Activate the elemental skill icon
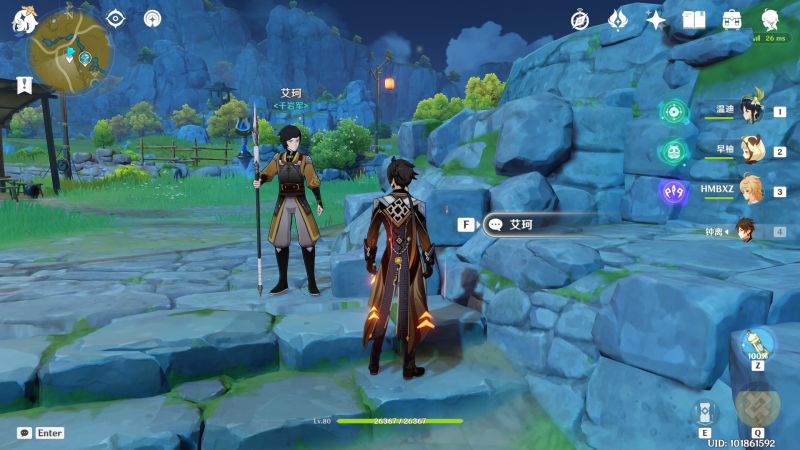Viewport: 800px width, 450px height. pos(704,412)
